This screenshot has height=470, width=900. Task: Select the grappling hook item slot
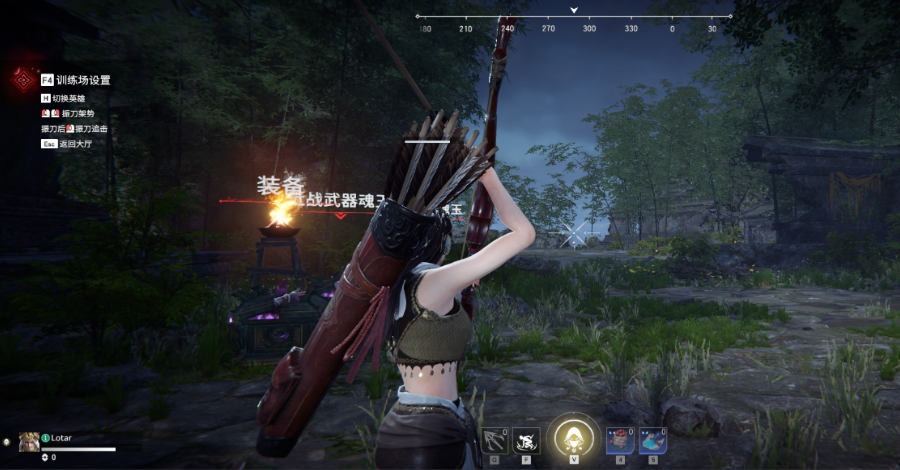click(493, 440)
